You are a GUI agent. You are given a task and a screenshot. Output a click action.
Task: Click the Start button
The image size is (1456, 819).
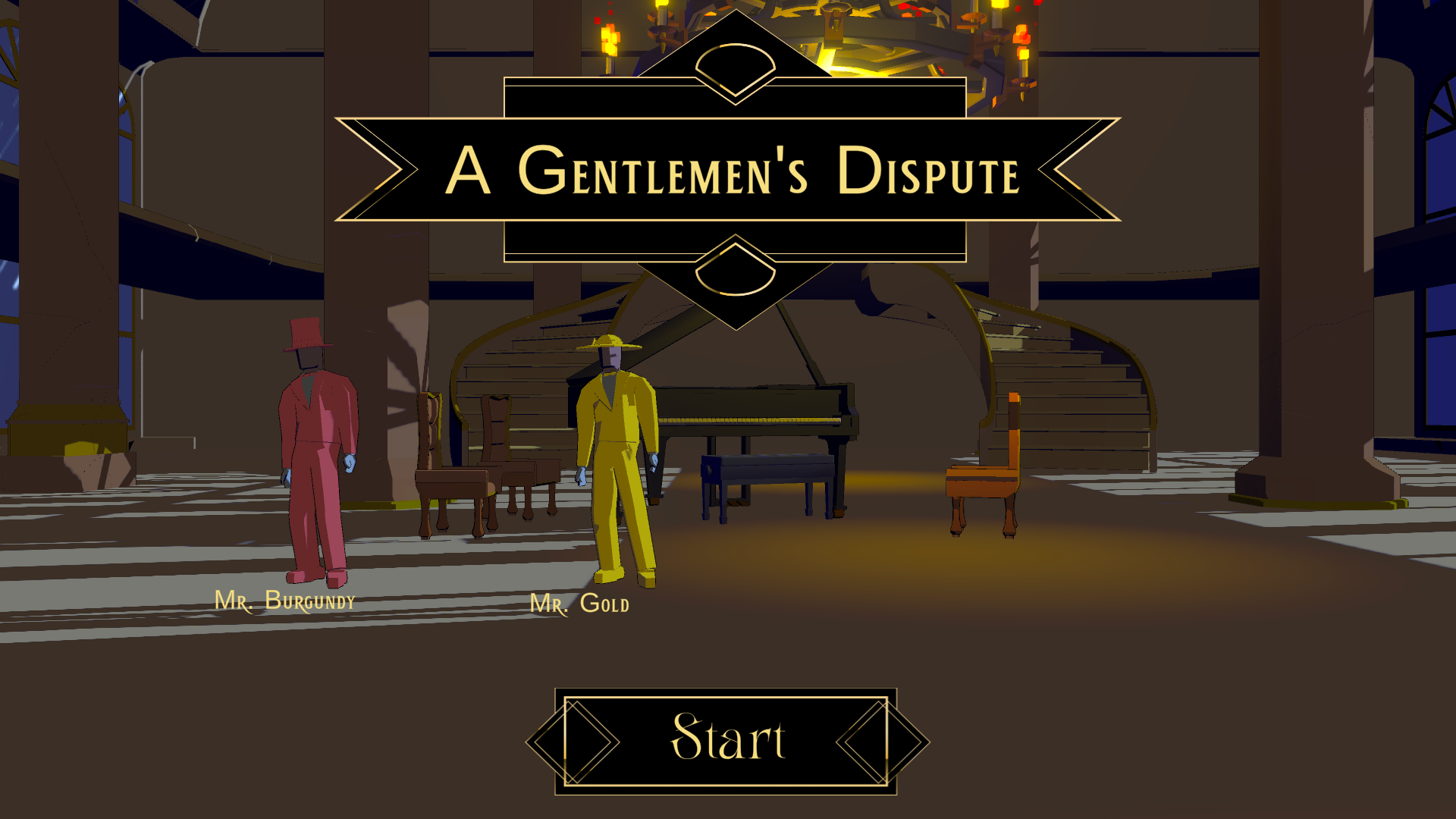(726, 739)
